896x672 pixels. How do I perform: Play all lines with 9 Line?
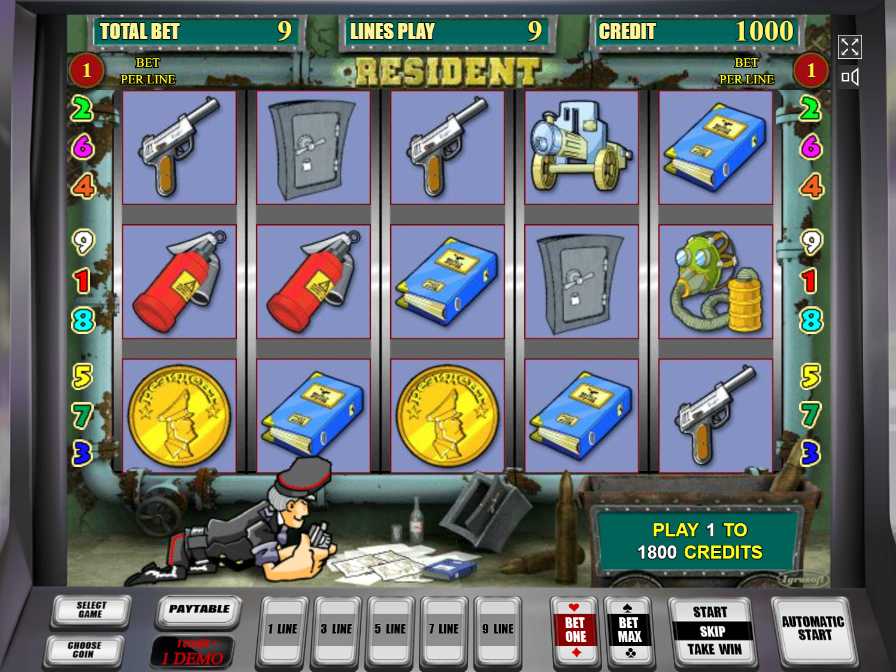pyautogui.click(x=498, y=629)
